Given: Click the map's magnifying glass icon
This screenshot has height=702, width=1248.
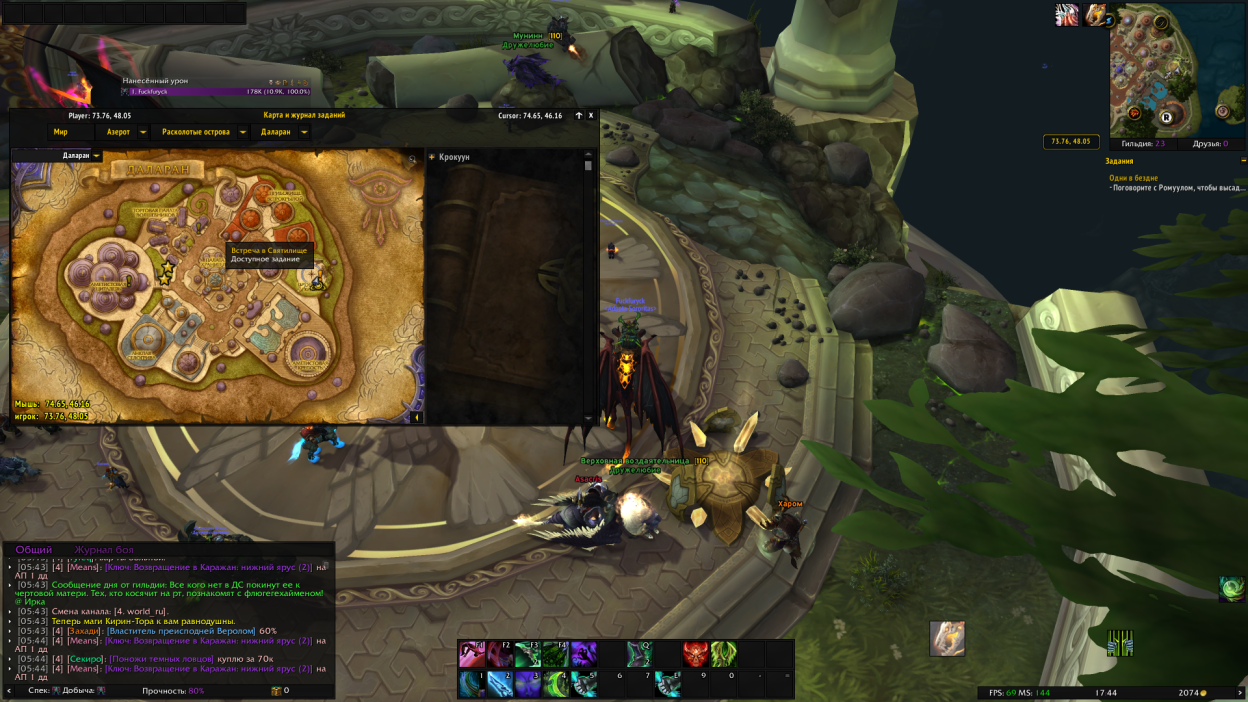Looking at the screenshot, I should click(412, 159).
